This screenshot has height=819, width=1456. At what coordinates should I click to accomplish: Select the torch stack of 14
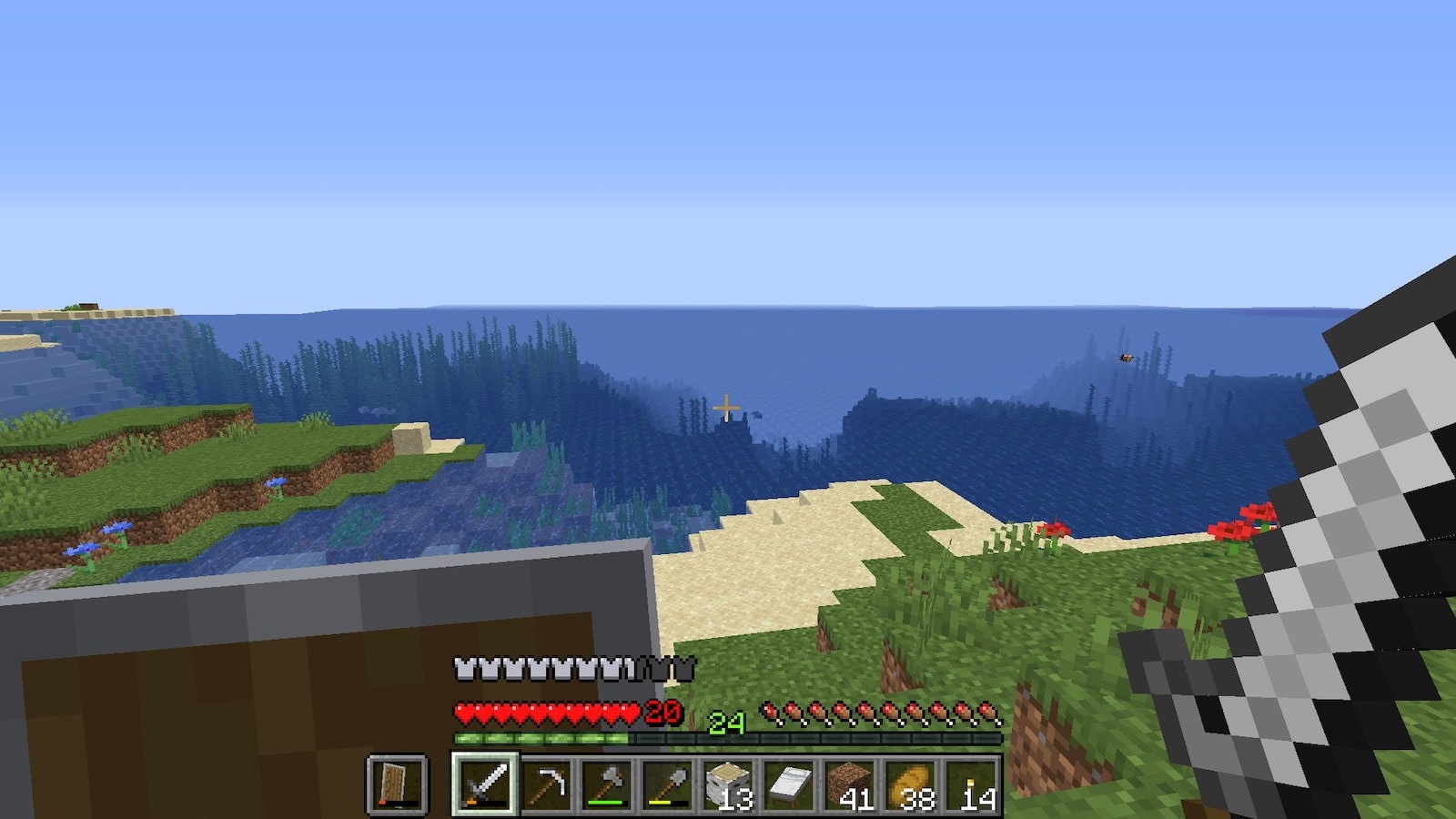[x=973, y=784]
